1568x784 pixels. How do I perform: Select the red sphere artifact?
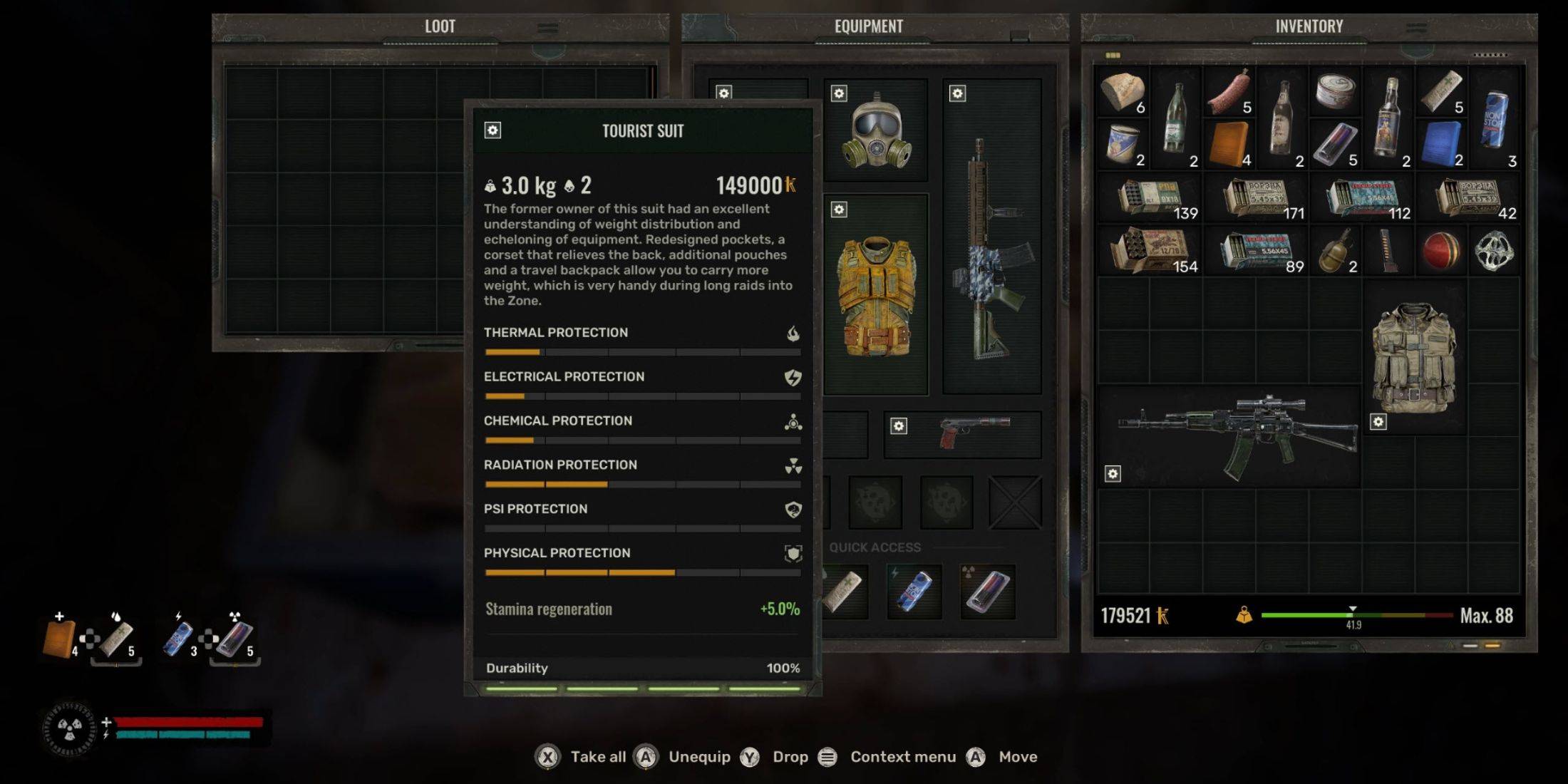(1440, 251)
